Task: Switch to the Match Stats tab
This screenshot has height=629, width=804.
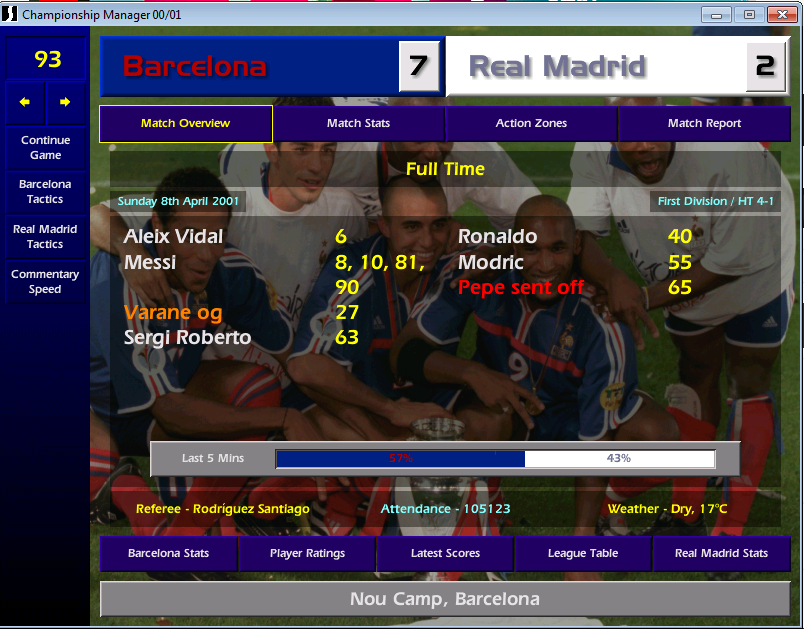Action: click(358, 124)
